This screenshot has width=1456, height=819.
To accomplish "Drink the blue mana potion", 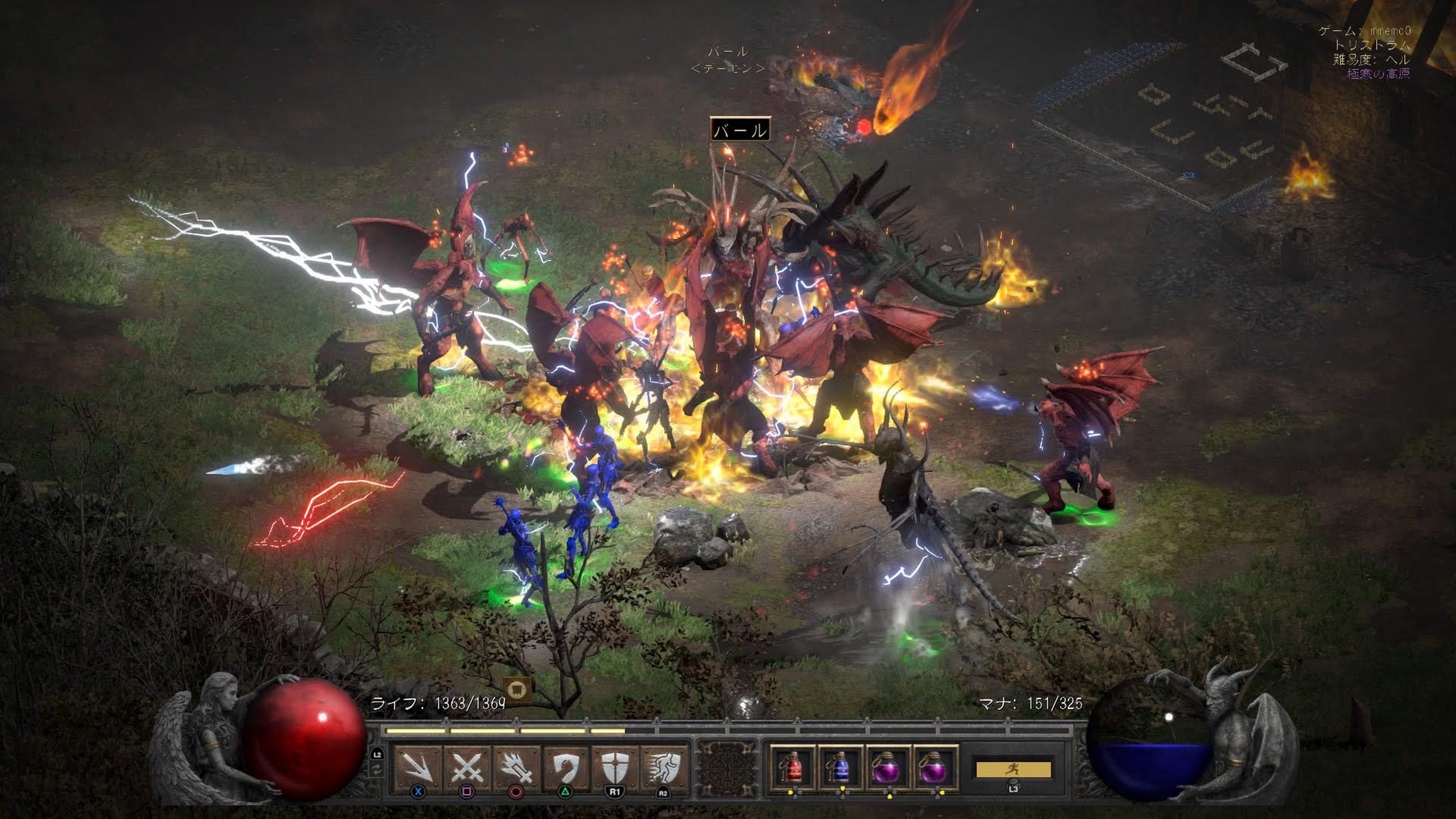I will 839,767.
